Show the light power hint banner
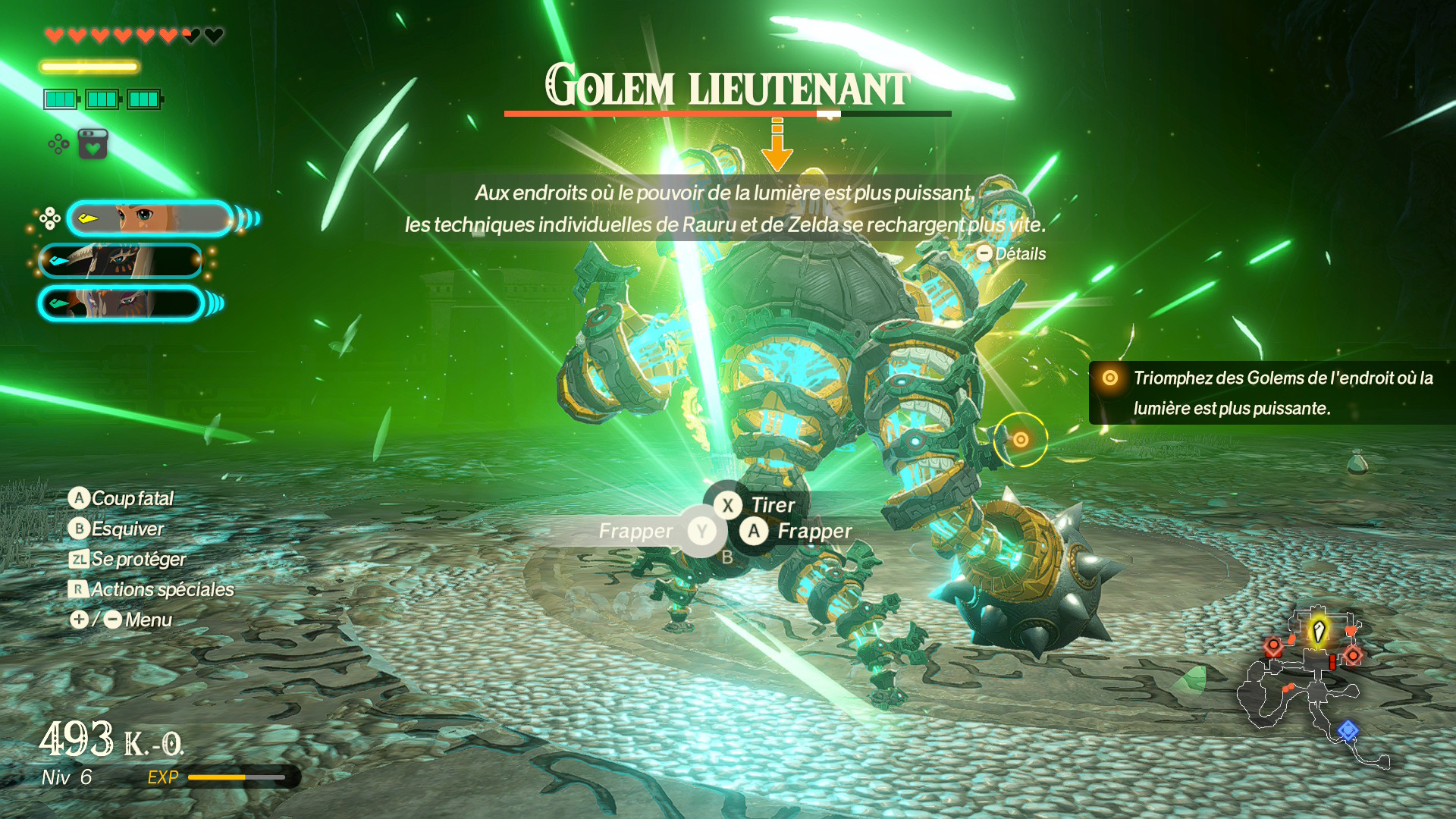Image resolution: width=1456 pixels, height=819 pixels. 724,209
